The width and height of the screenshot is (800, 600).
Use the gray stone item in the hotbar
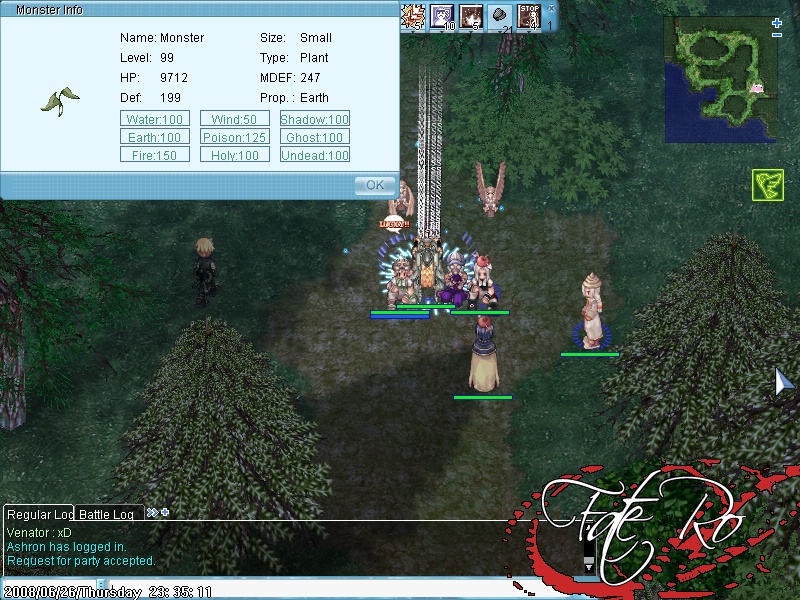coord(500,16)
